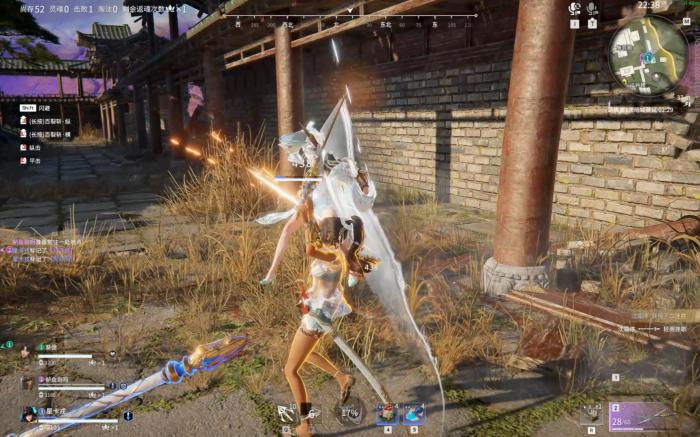
Task: Select the top teammate portrait
Action: coord(26,352)
